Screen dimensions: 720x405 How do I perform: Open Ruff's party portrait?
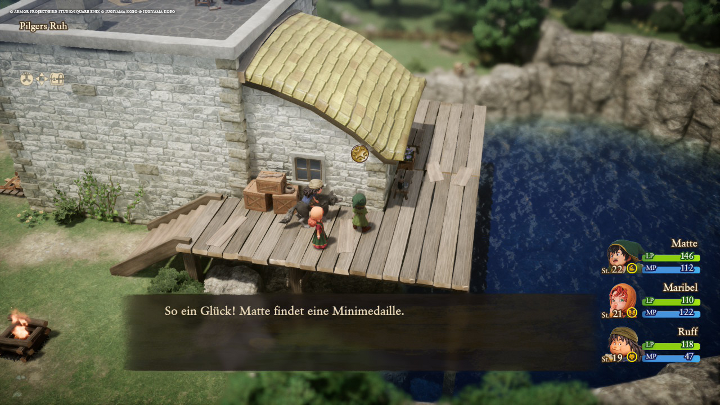pyautogui.click(x=624, y=342)
